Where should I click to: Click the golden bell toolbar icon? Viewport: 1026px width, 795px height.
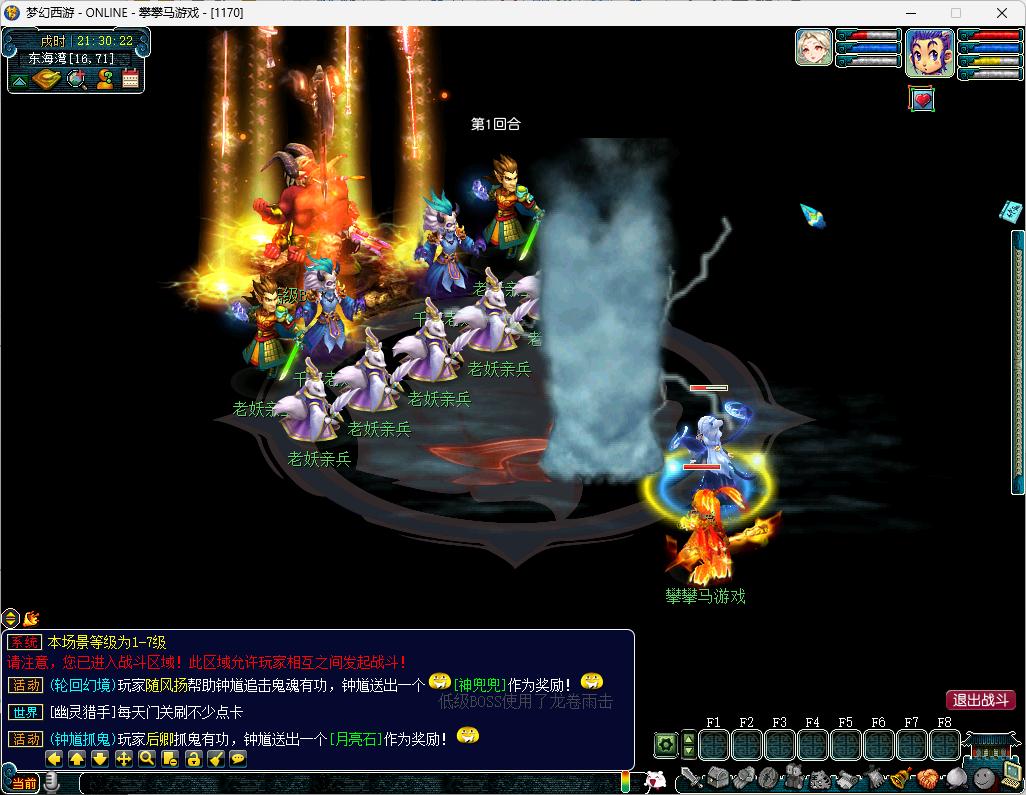click(900, 778)
